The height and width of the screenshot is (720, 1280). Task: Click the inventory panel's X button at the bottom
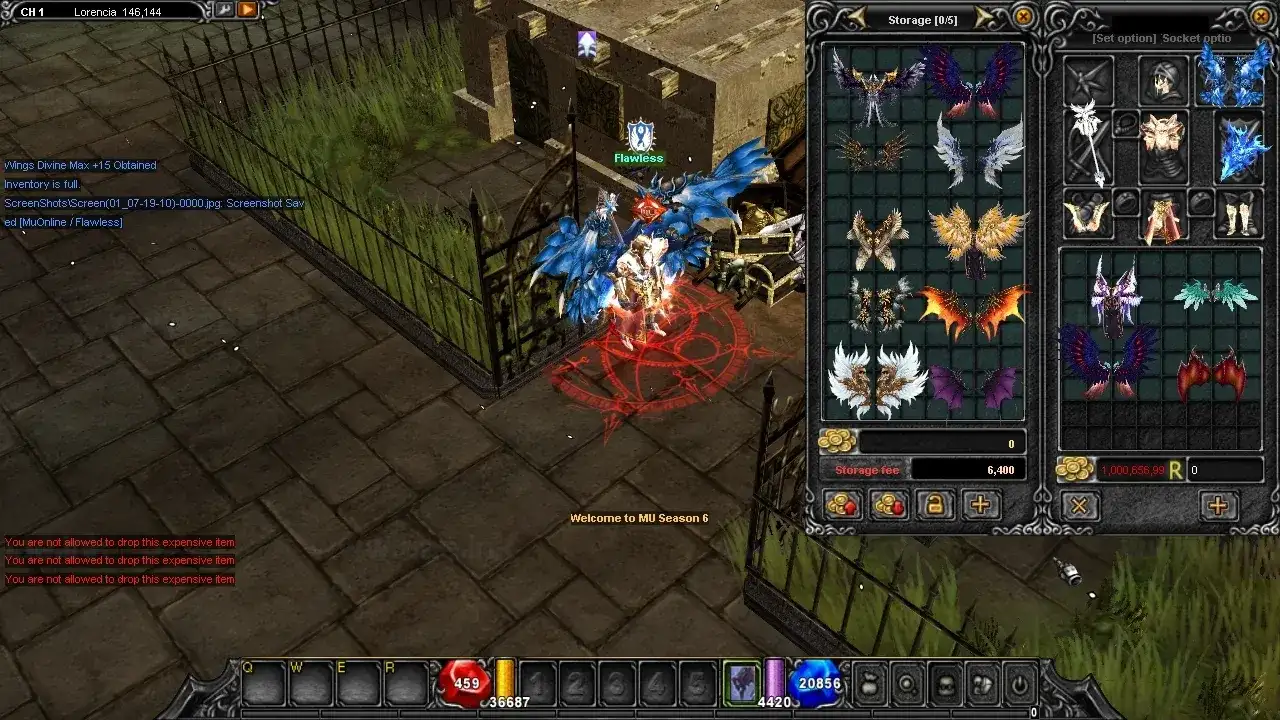point(1079,506)
